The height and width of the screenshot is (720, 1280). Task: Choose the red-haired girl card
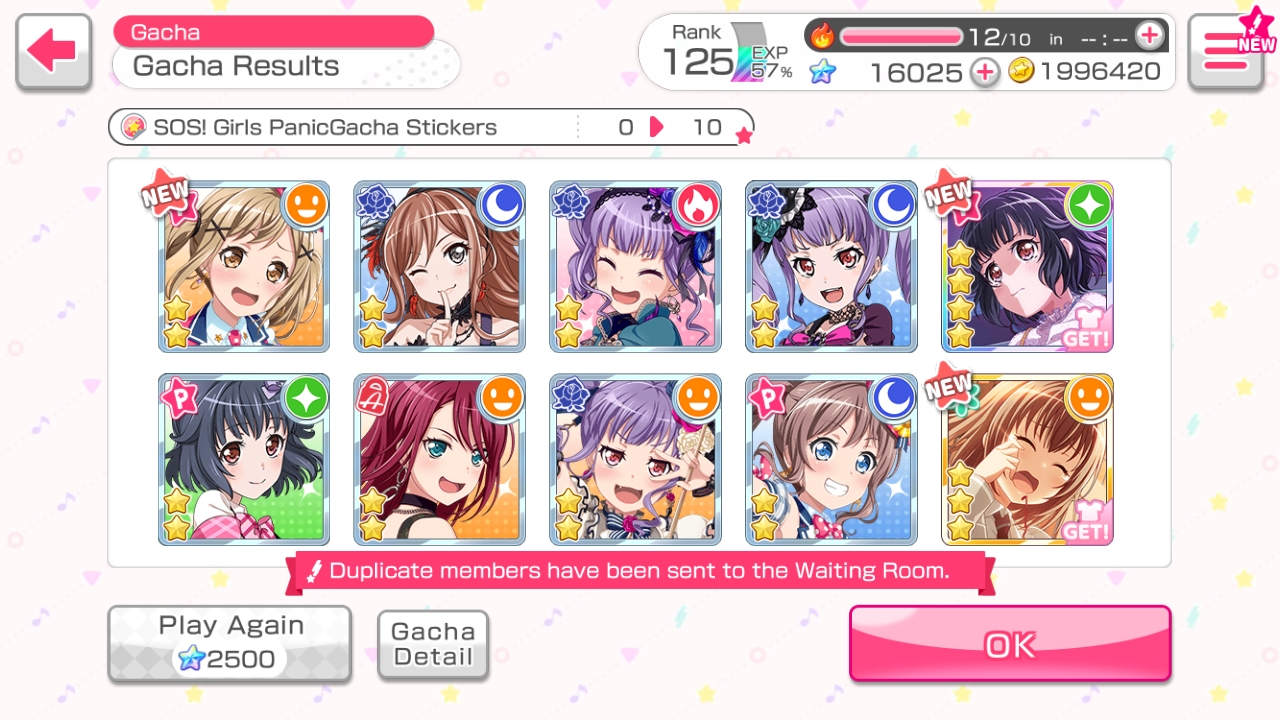(x=440, y=460)
